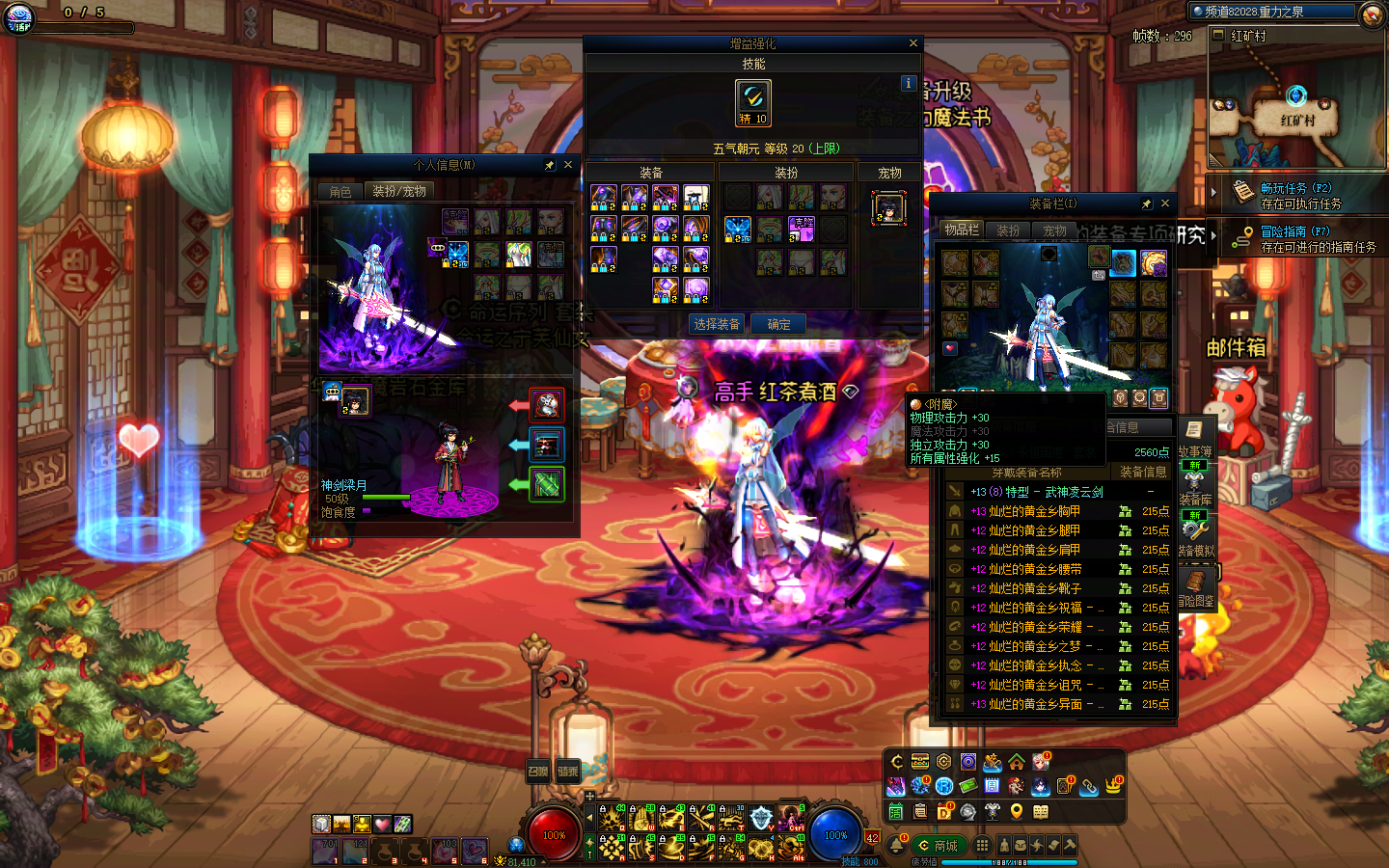Click the notification bell icon
Viewport: 1389px width, 868px height.
tap(896, 846)
